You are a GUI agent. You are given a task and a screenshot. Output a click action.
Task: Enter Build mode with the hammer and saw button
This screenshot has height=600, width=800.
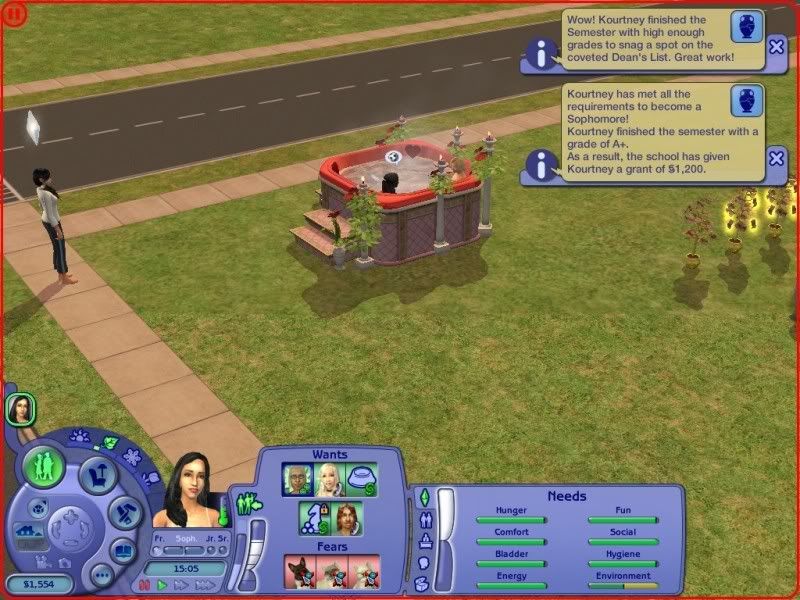pos(124,512)
